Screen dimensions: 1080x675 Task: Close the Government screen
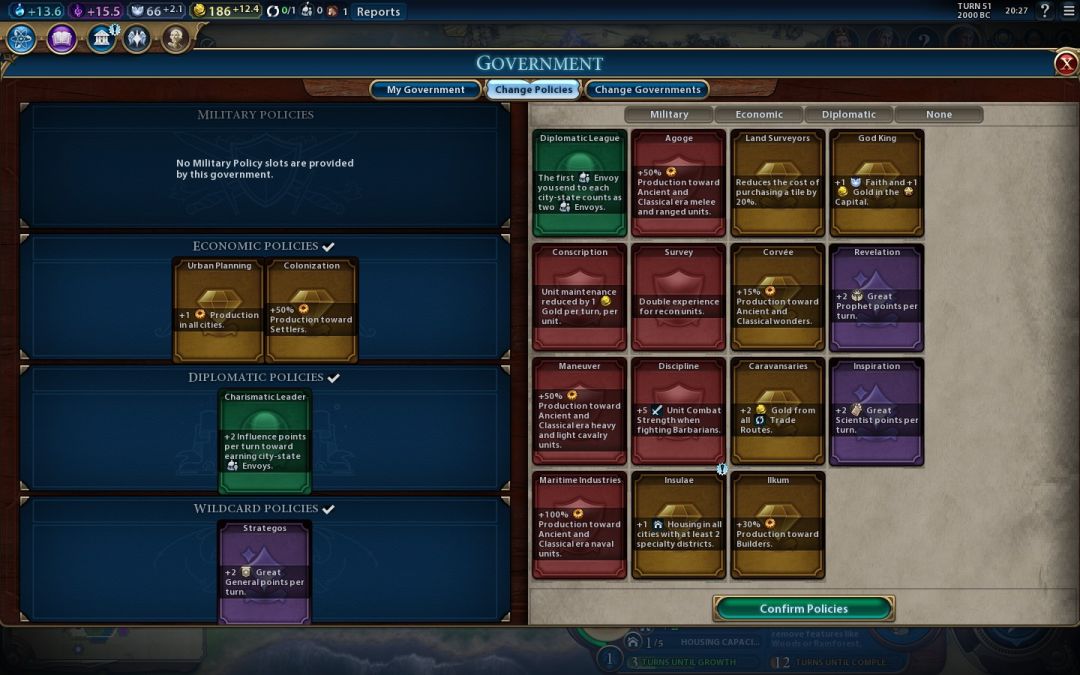(1066, 64)
